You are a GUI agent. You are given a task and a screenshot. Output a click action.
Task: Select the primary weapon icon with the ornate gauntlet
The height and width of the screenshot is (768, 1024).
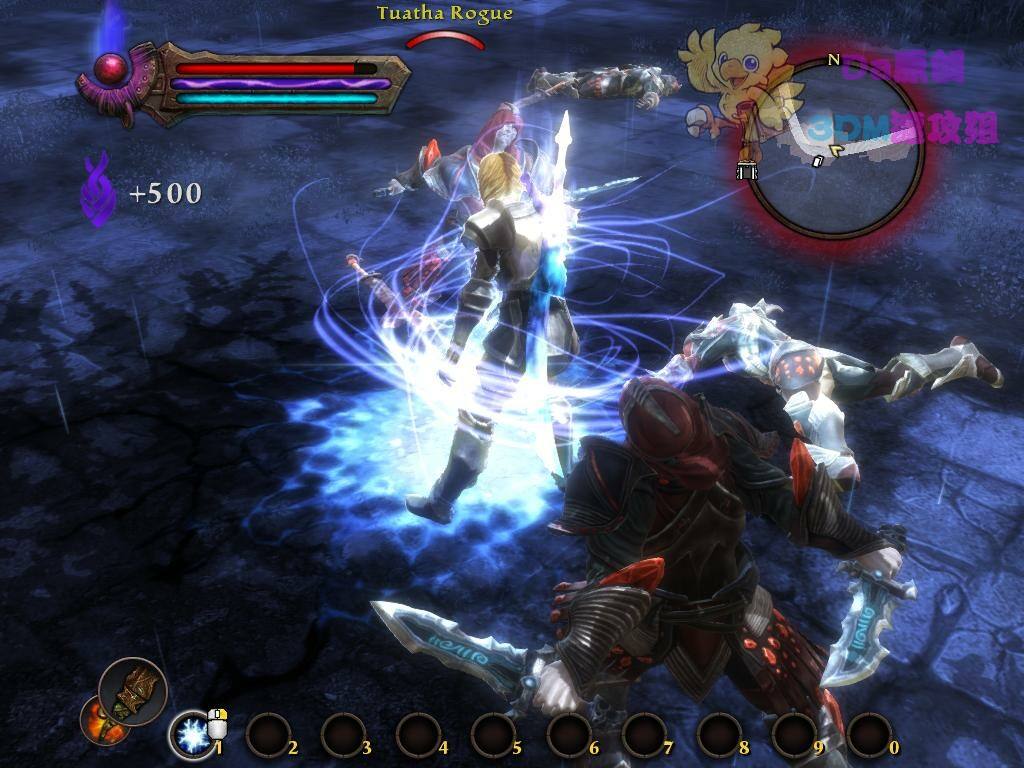[133, 691]
